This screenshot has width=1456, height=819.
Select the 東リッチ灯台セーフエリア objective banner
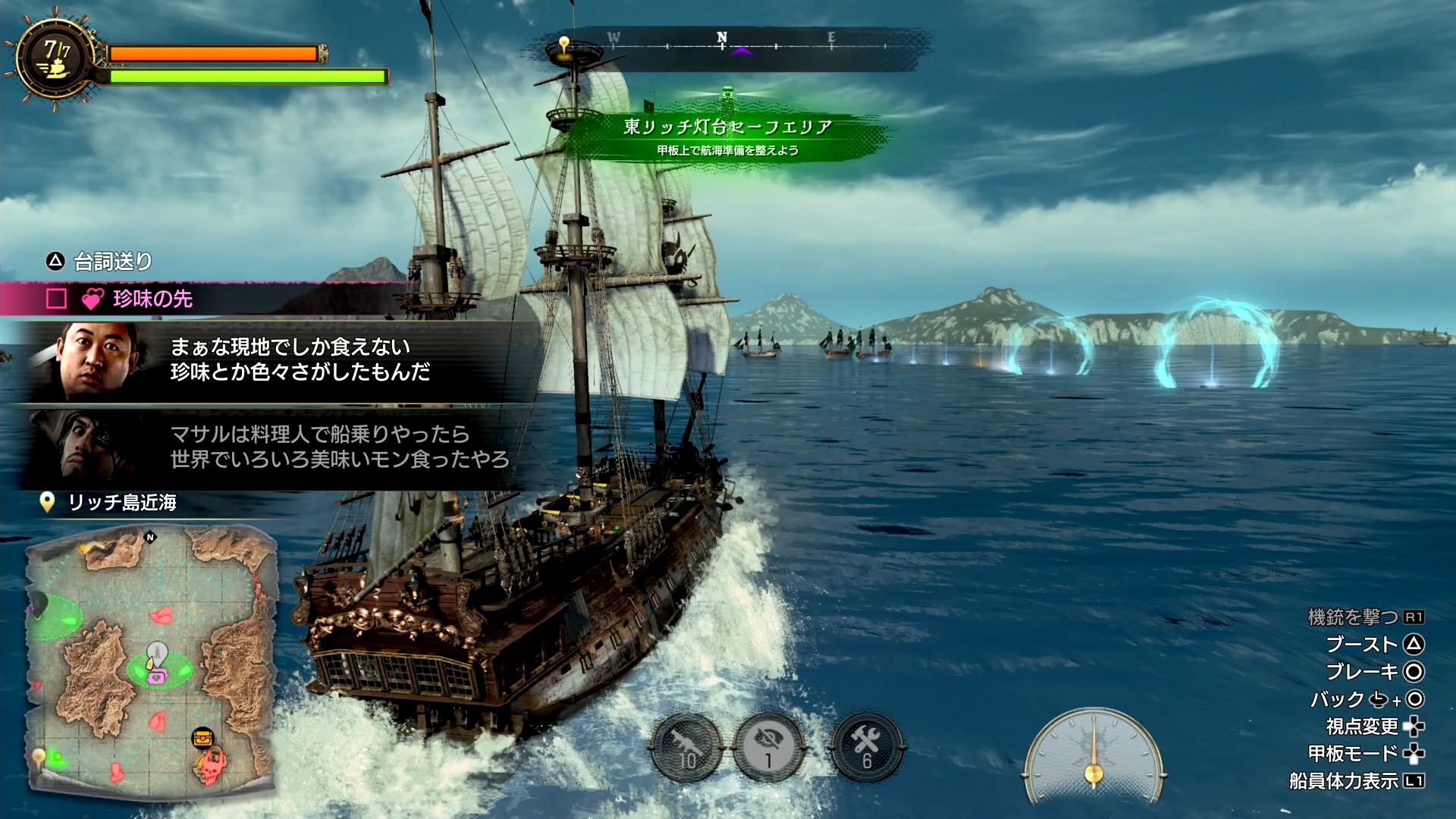726,136
